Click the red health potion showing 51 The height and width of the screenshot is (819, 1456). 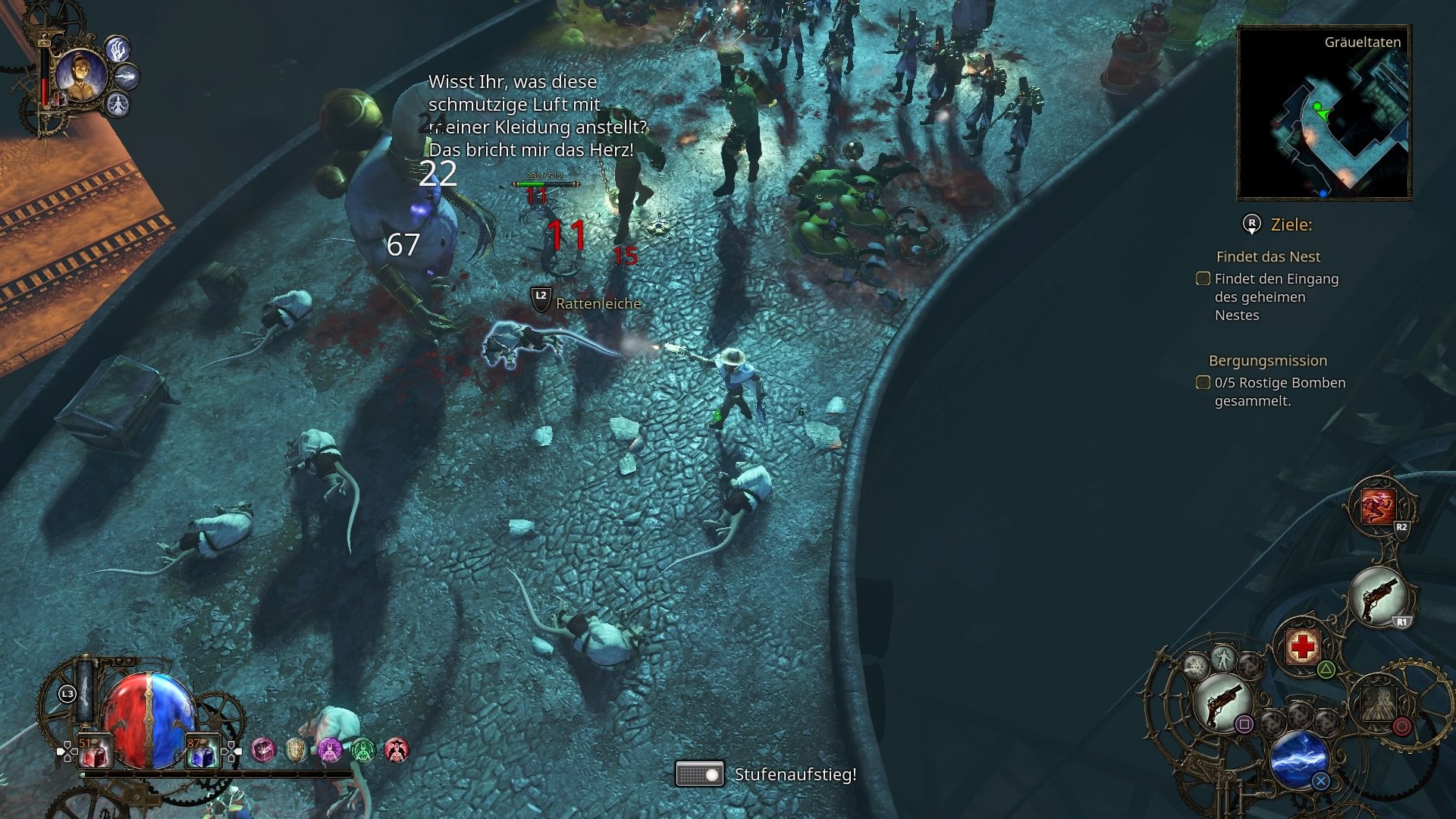tap(94, 752)
